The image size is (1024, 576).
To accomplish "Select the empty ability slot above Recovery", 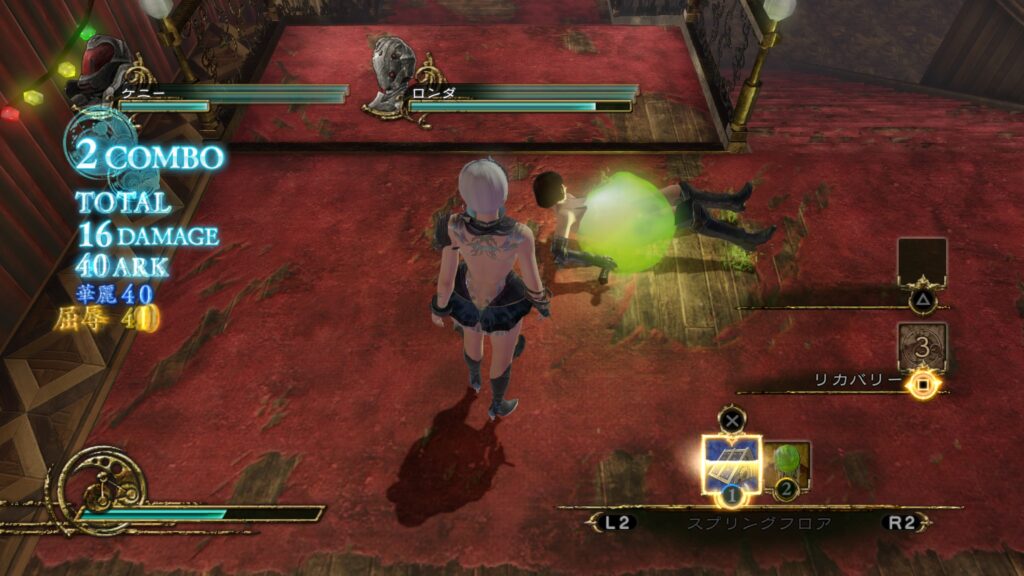I will click(x=922, y=263).
